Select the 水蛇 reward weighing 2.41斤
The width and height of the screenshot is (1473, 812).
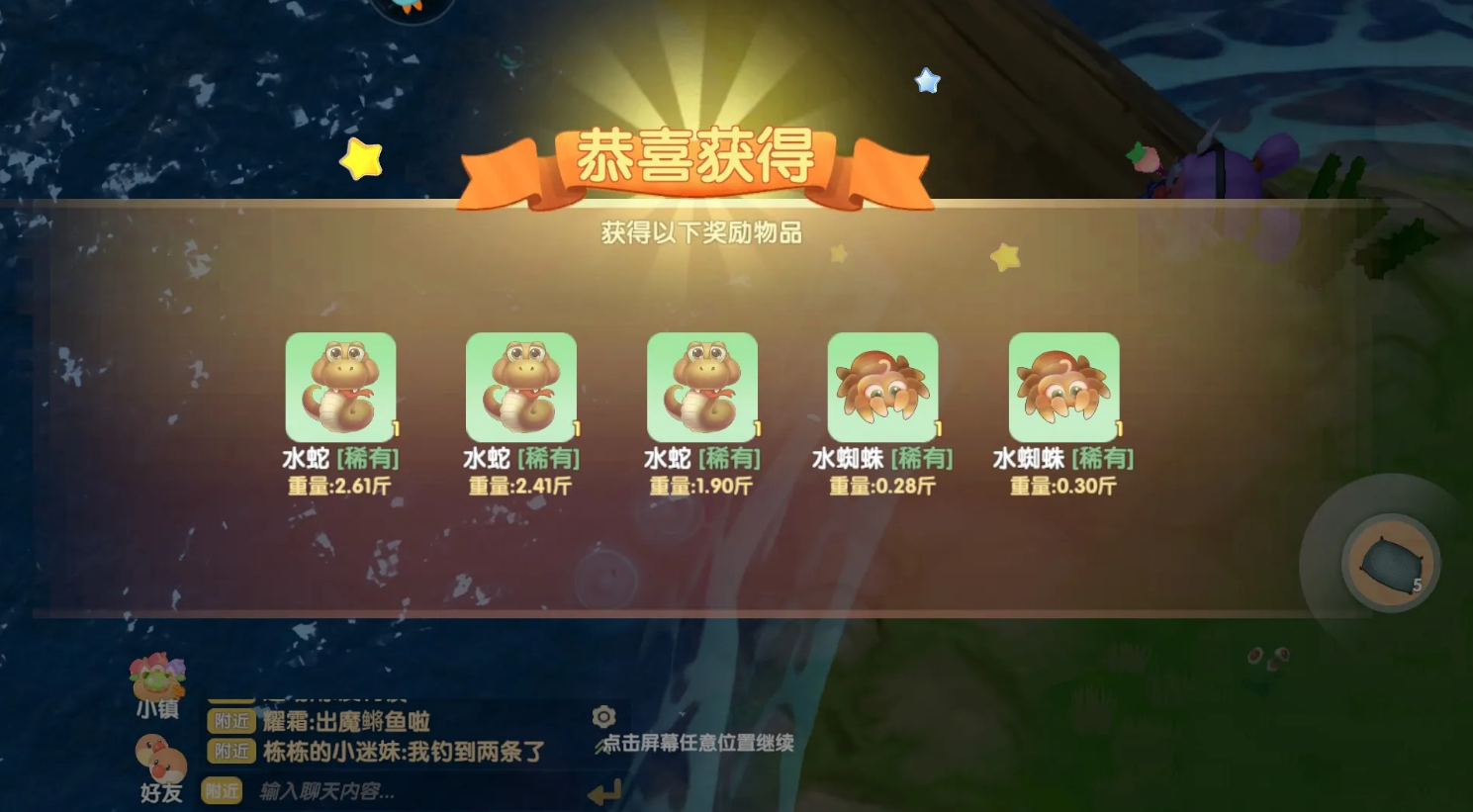coord(522,386)
